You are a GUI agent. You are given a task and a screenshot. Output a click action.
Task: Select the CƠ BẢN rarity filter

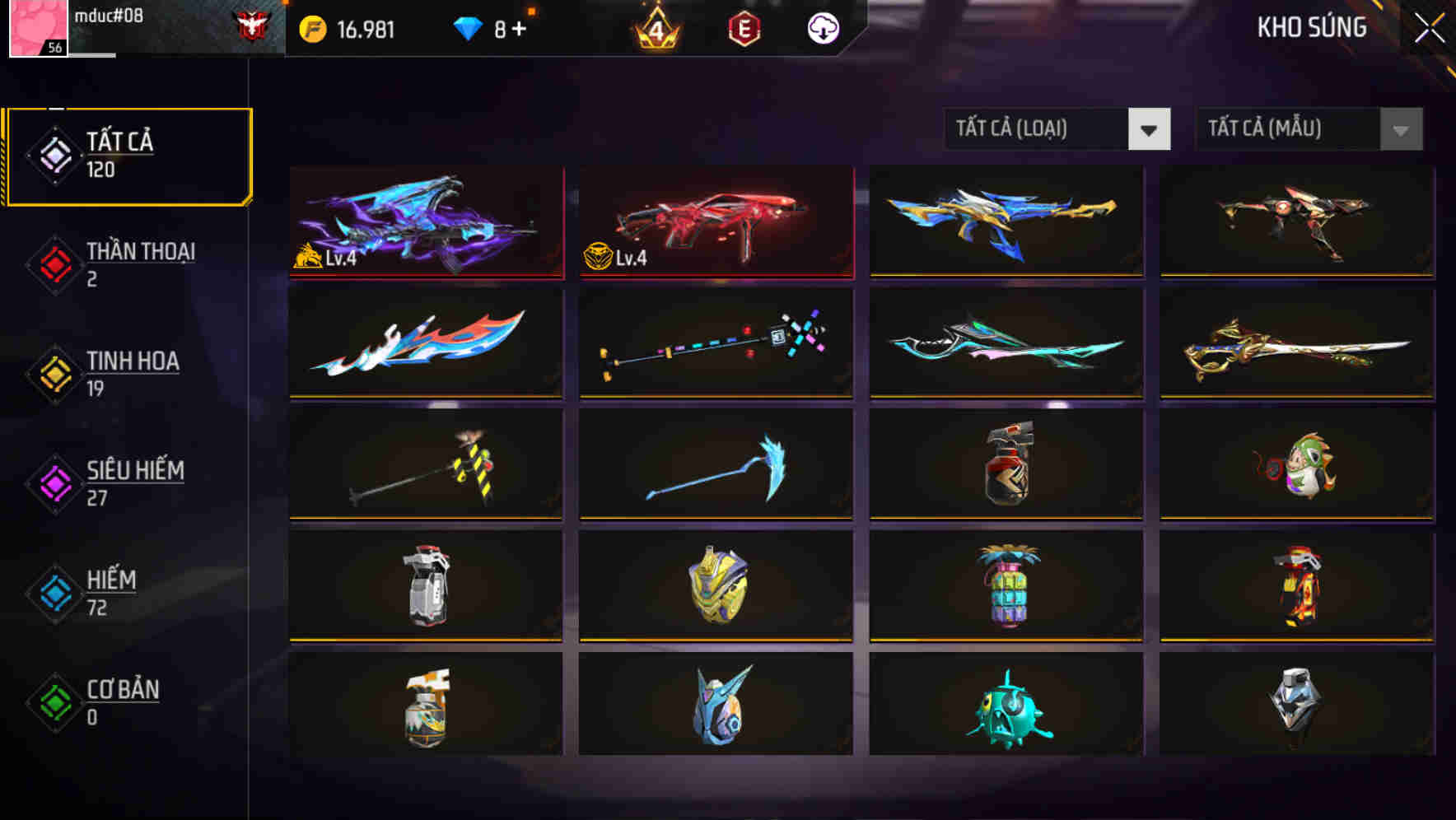(x=107, y=701)
